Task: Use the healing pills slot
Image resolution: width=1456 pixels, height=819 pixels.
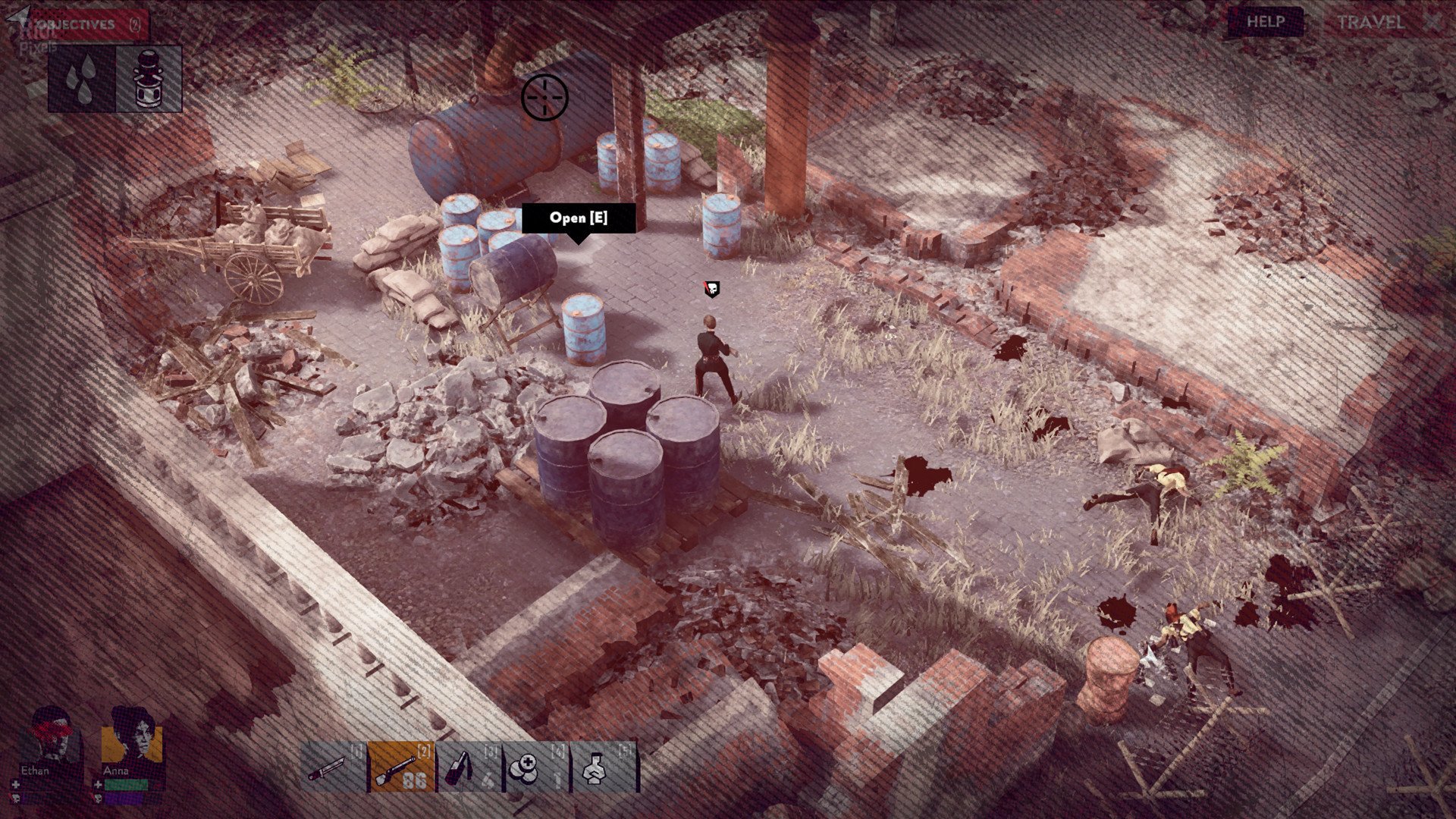Action: point(536,767)
